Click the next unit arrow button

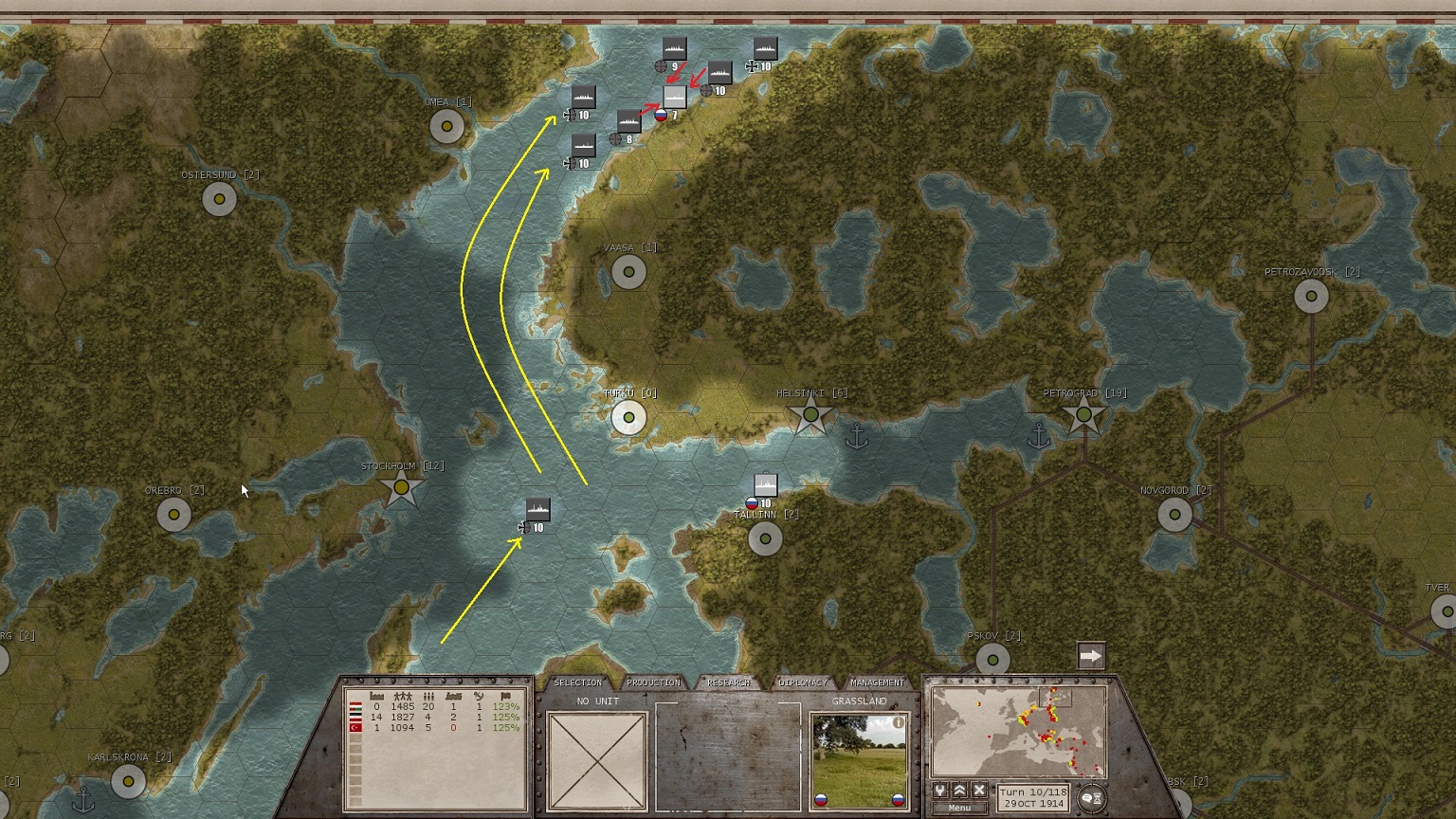tap(1091, 656)
